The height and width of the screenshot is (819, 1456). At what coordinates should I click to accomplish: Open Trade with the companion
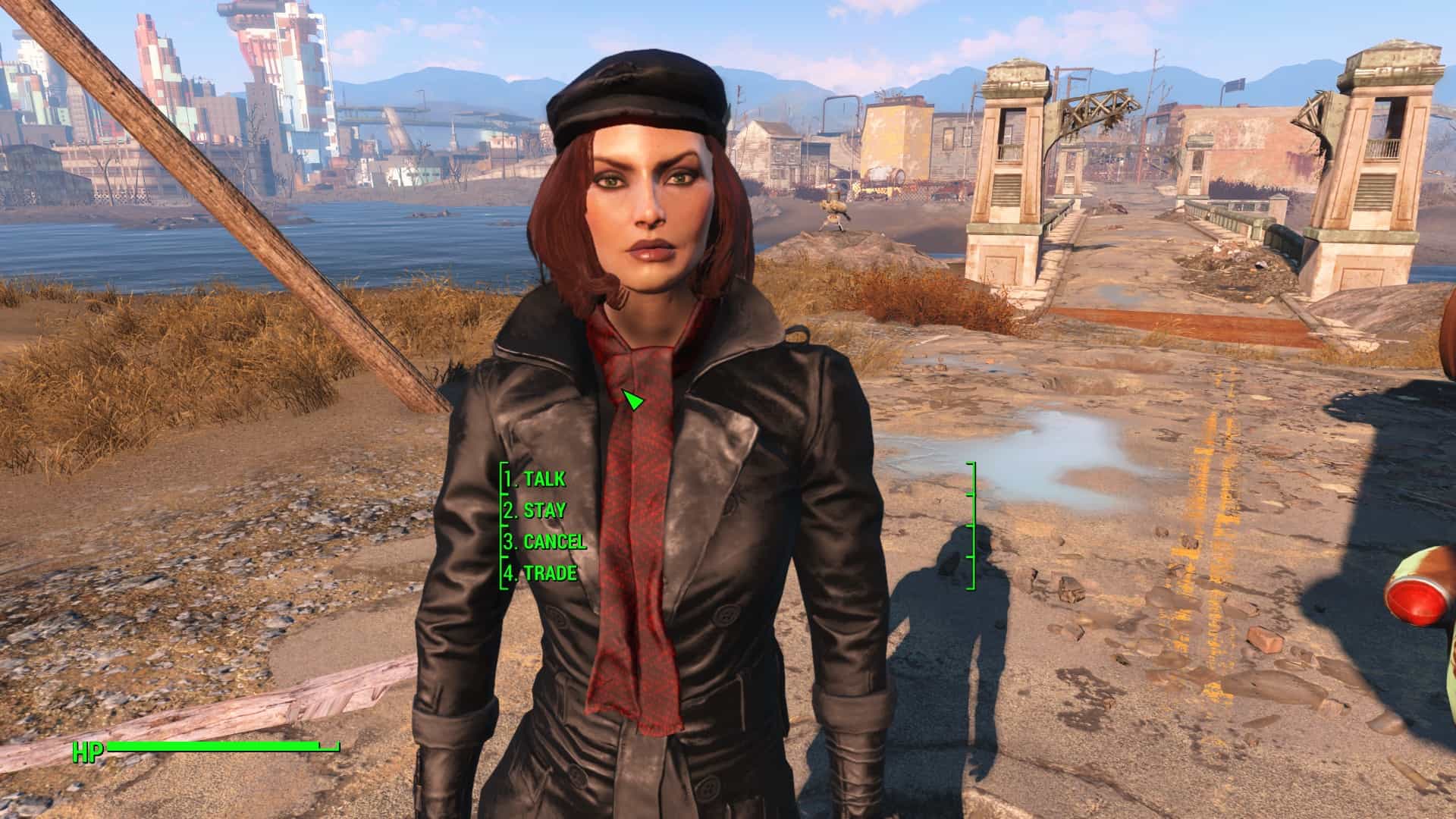[541, 573]
